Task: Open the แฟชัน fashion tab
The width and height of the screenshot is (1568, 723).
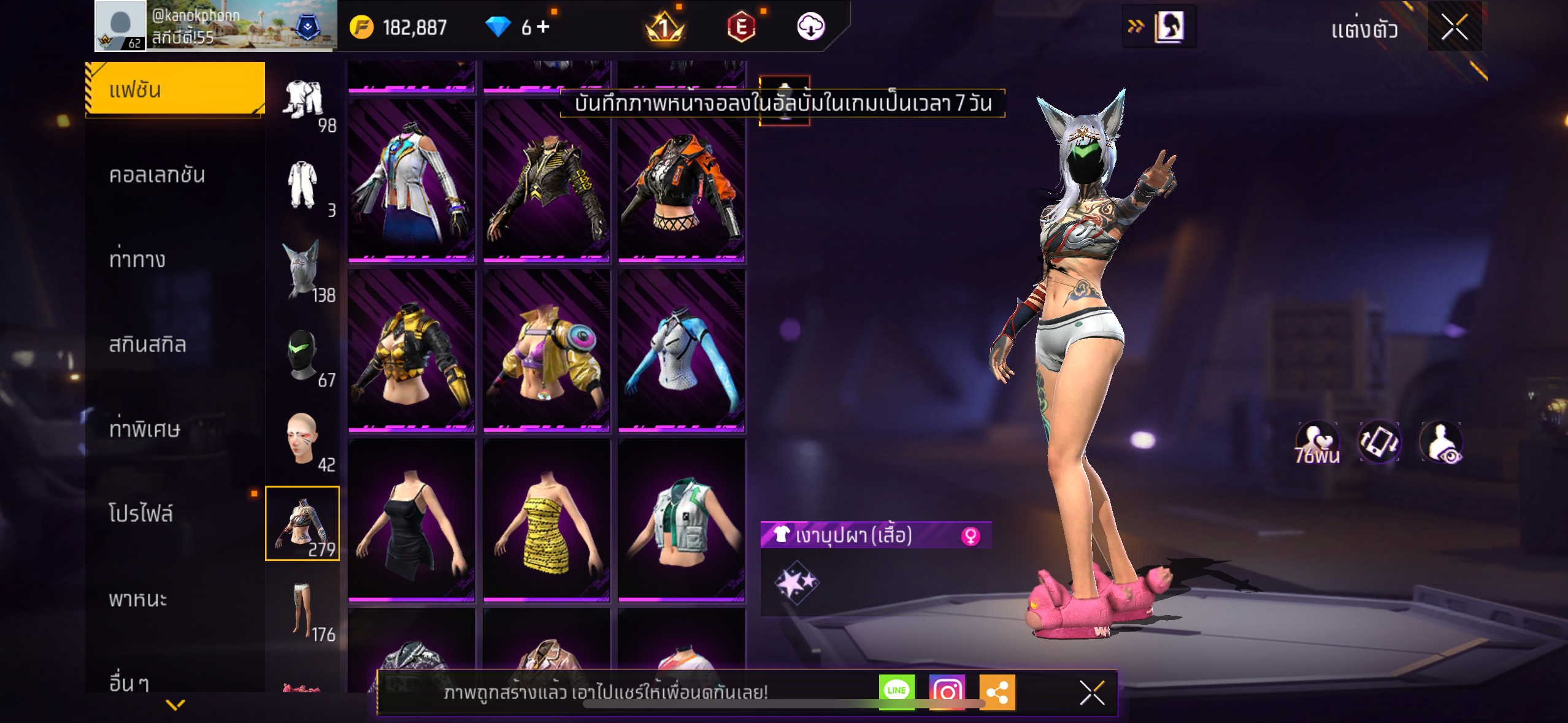Action: click(x=175, y=90)
